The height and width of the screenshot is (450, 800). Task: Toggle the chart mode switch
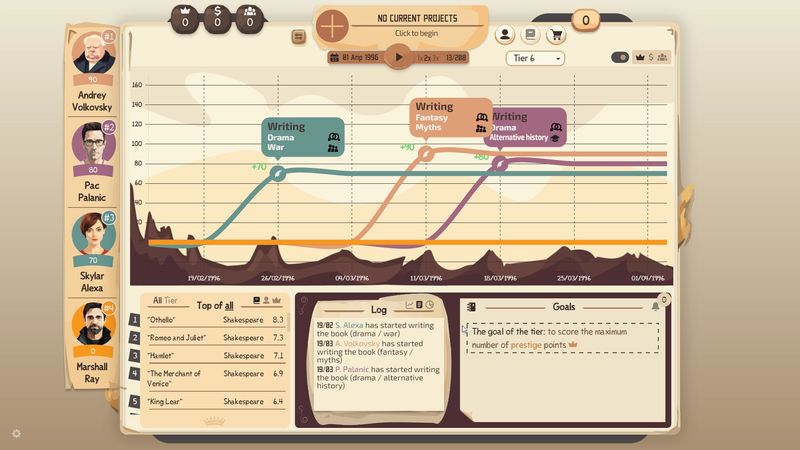[x=621, y=58]
